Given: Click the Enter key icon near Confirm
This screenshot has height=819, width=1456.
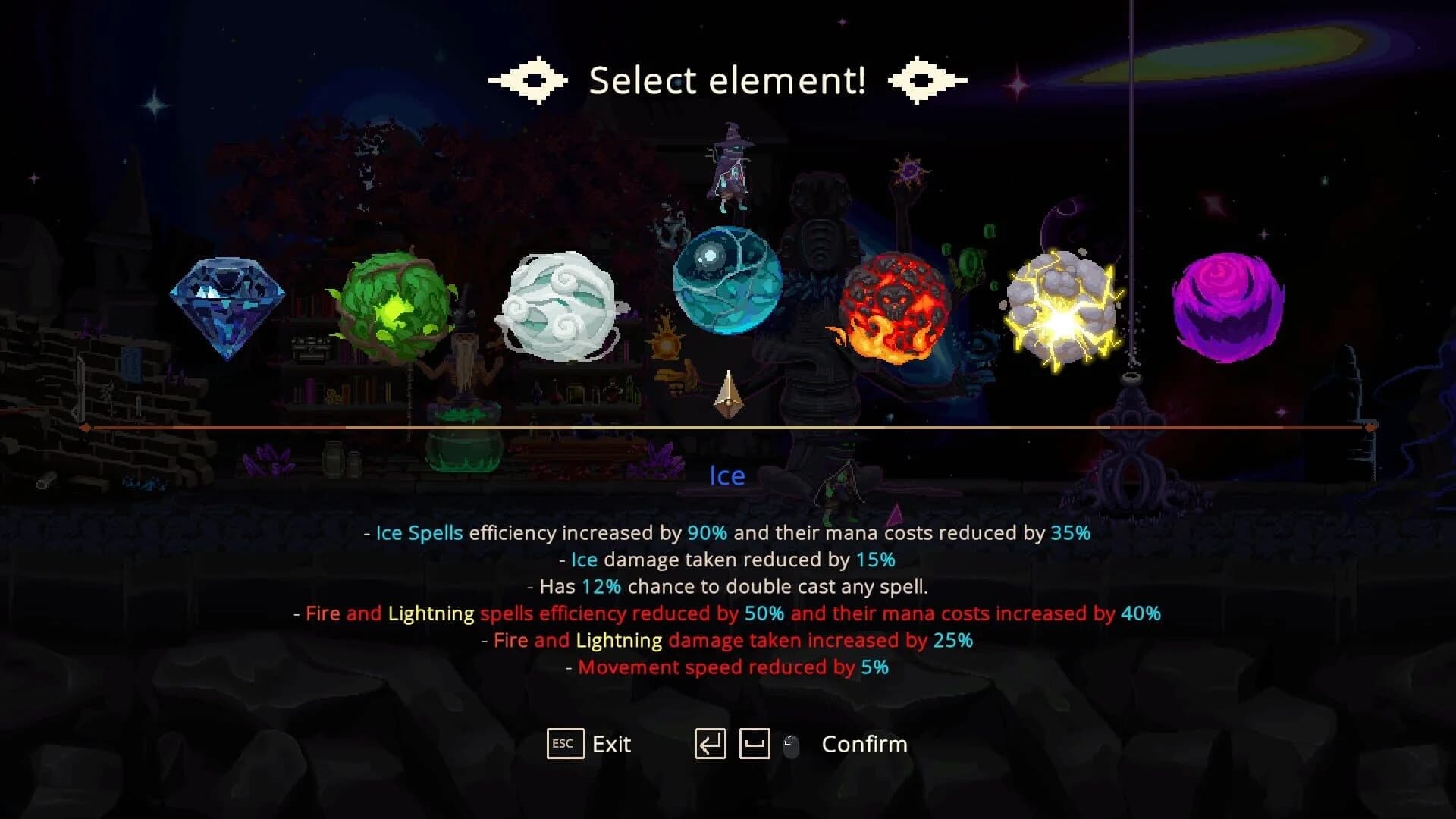Looking at the screenshot, I should coord(711,744).
